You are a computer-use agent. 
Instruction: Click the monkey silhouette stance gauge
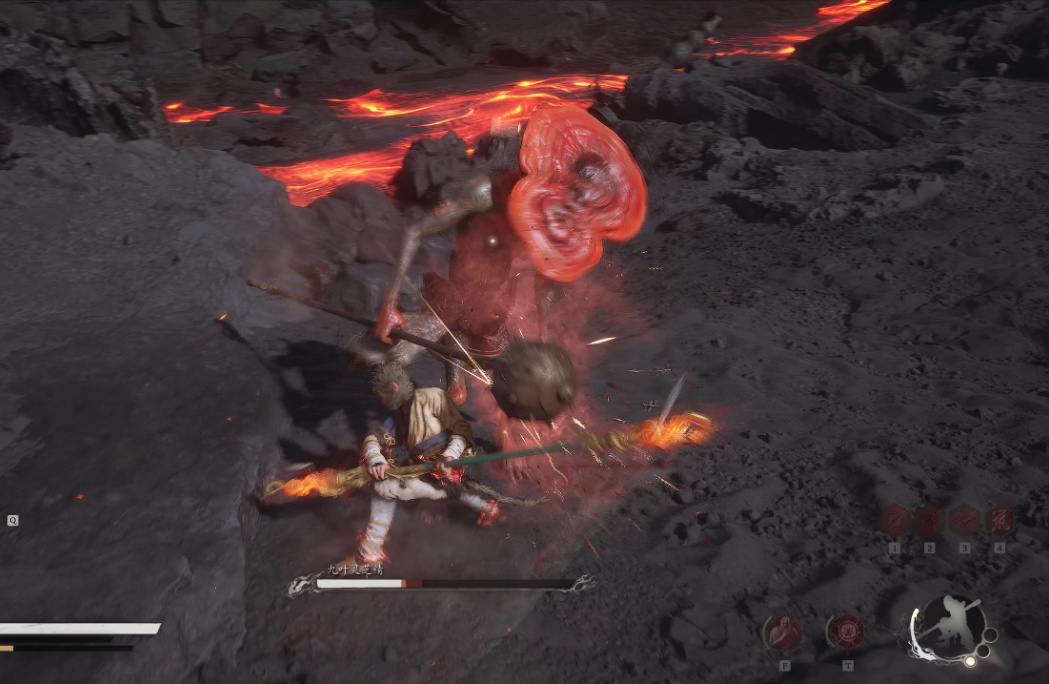coord(948,627)
